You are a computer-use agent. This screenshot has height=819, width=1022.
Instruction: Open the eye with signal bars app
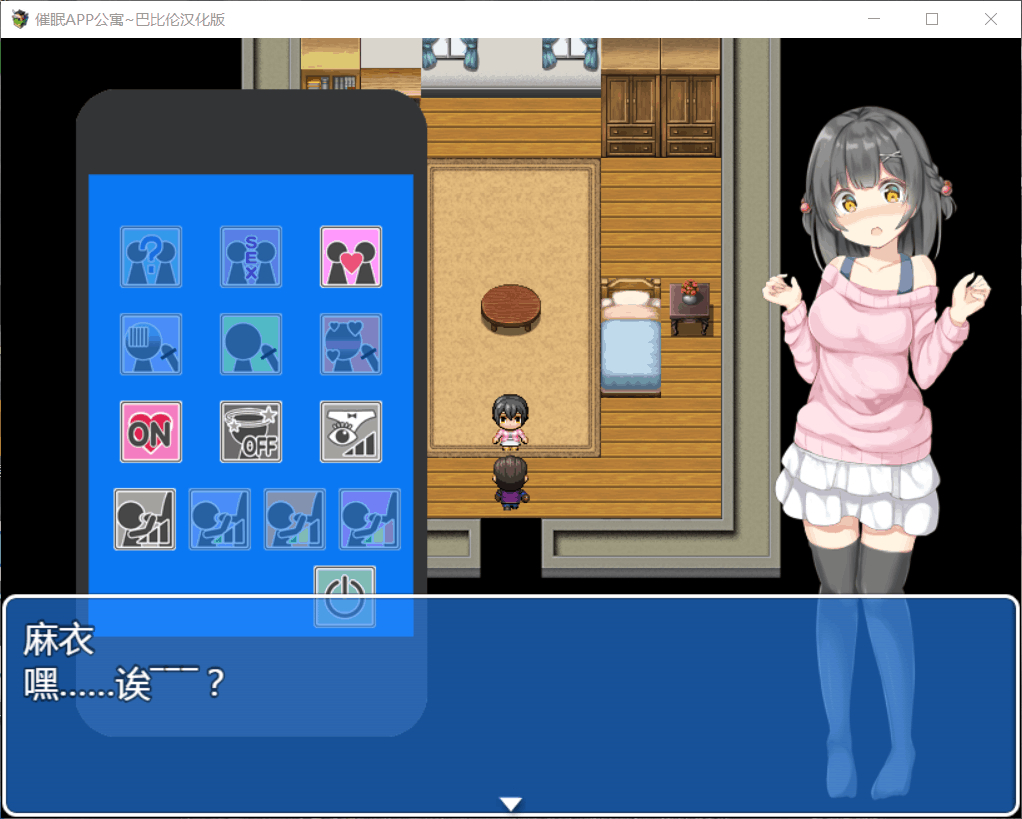coord(351,432)
